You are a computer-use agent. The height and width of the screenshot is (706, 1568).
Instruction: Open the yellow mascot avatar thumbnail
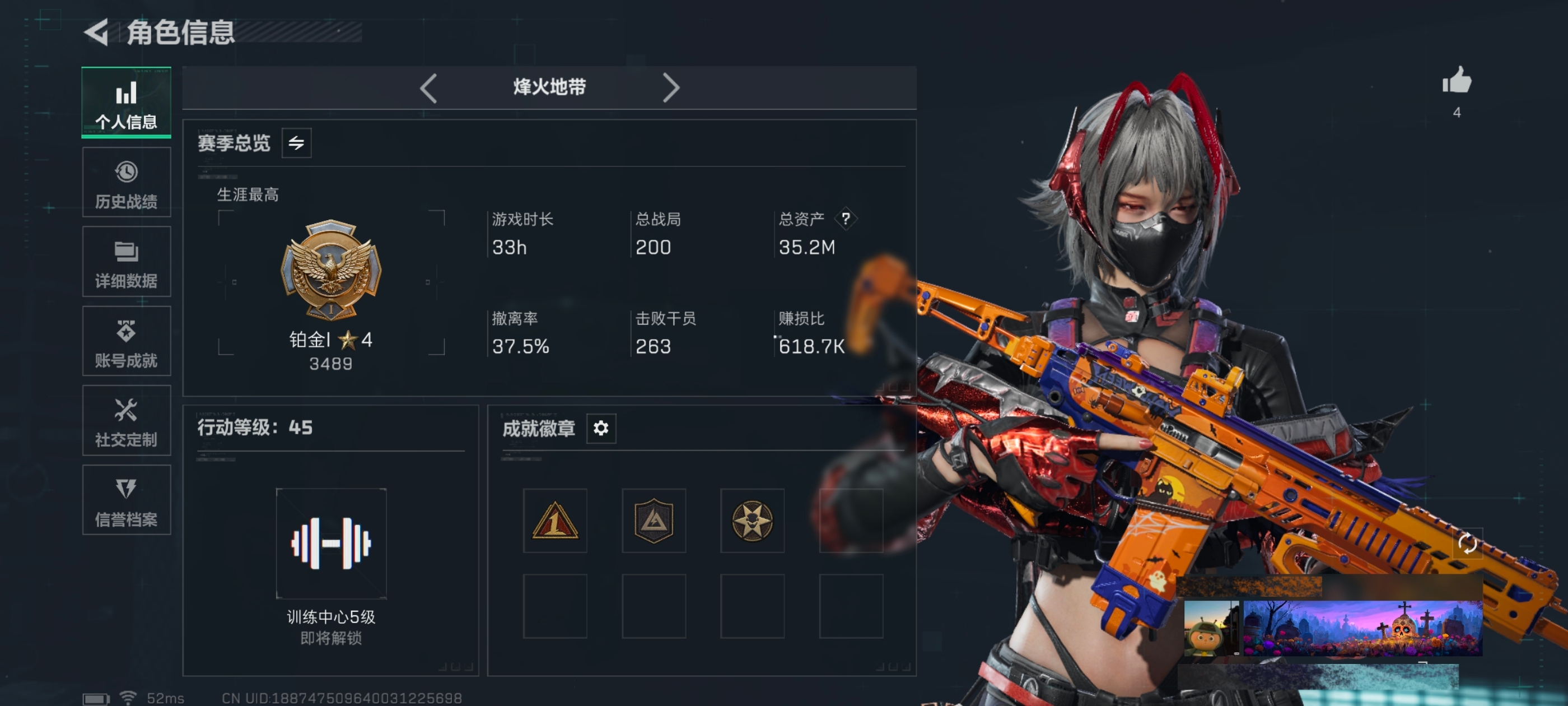1211,628
